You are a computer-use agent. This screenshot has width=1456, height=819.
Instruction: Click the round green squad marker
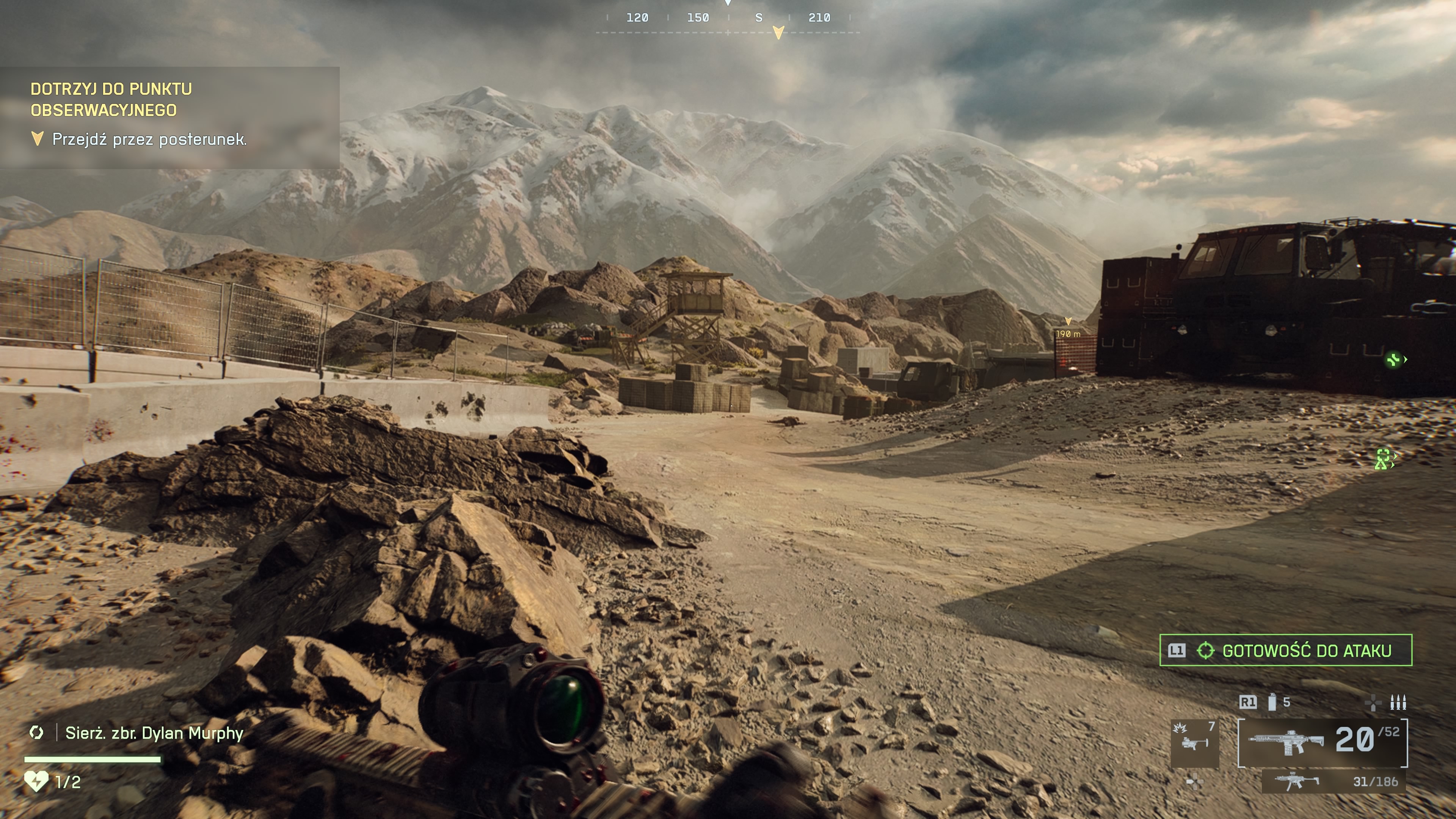click(1394, 359)
